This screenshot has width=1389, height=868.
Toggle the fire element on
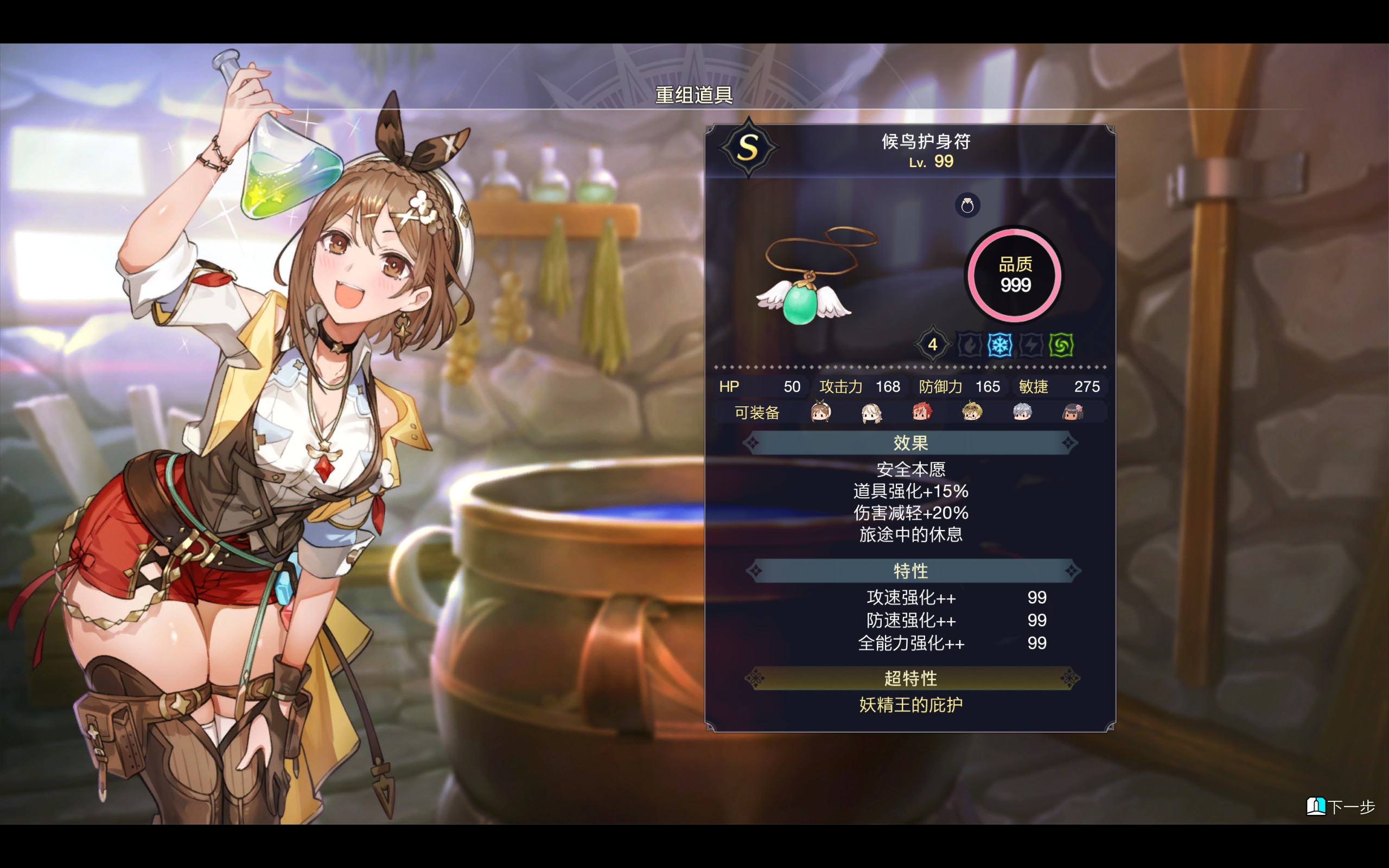[970, 346]
